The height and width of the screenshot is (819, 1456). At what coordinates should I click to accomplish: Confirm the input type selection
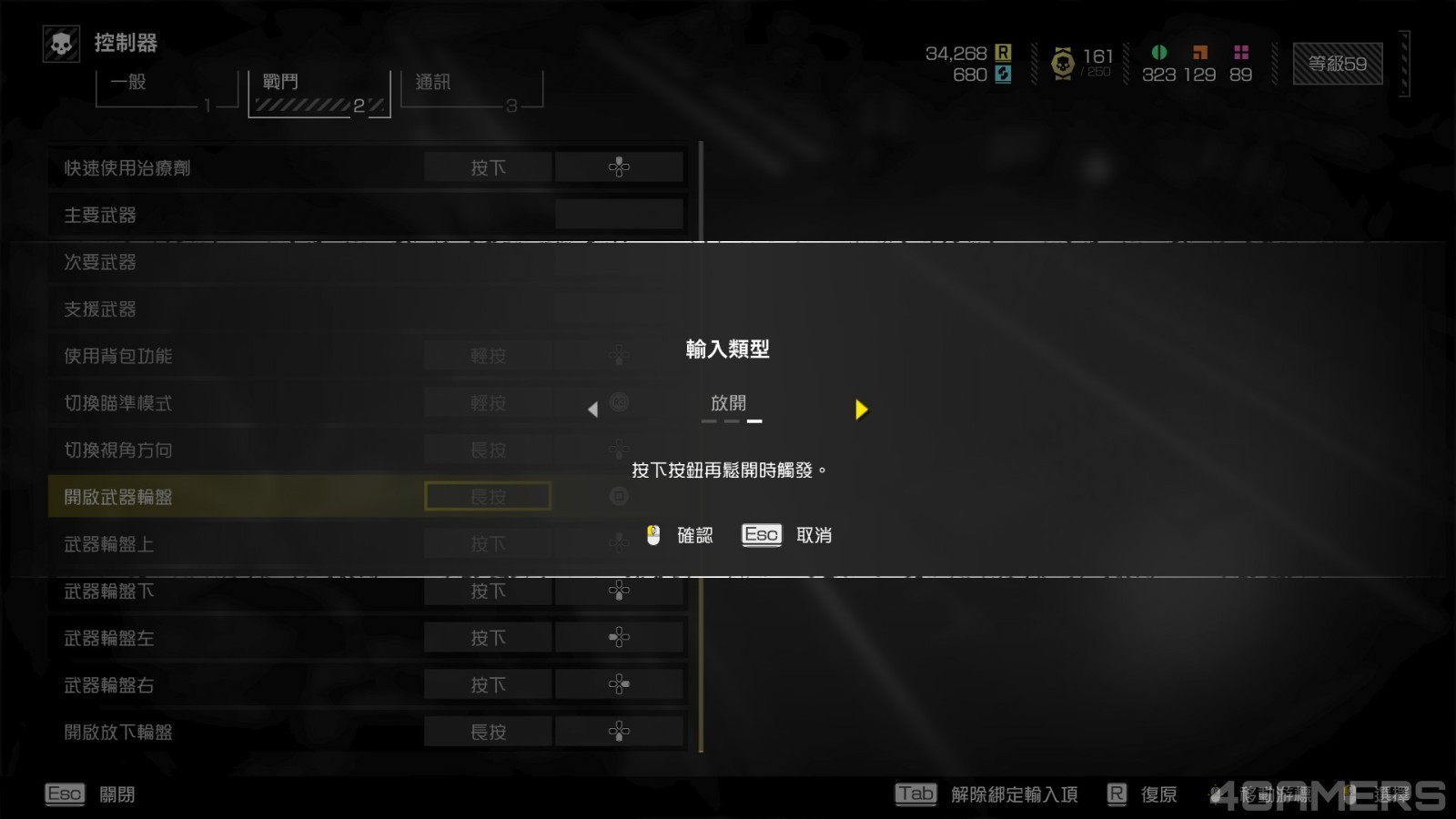[682, 535]
